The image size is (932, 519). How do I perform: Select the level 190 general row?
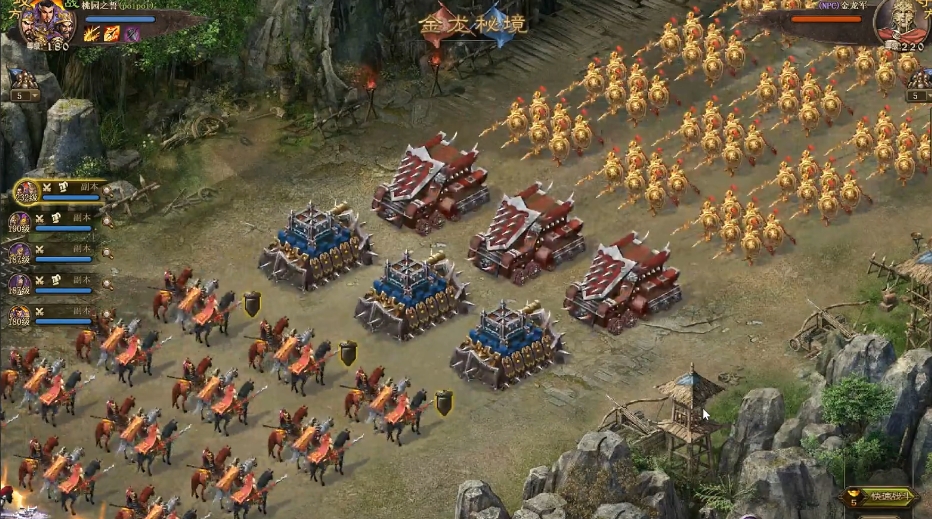[x=58, y=222]
